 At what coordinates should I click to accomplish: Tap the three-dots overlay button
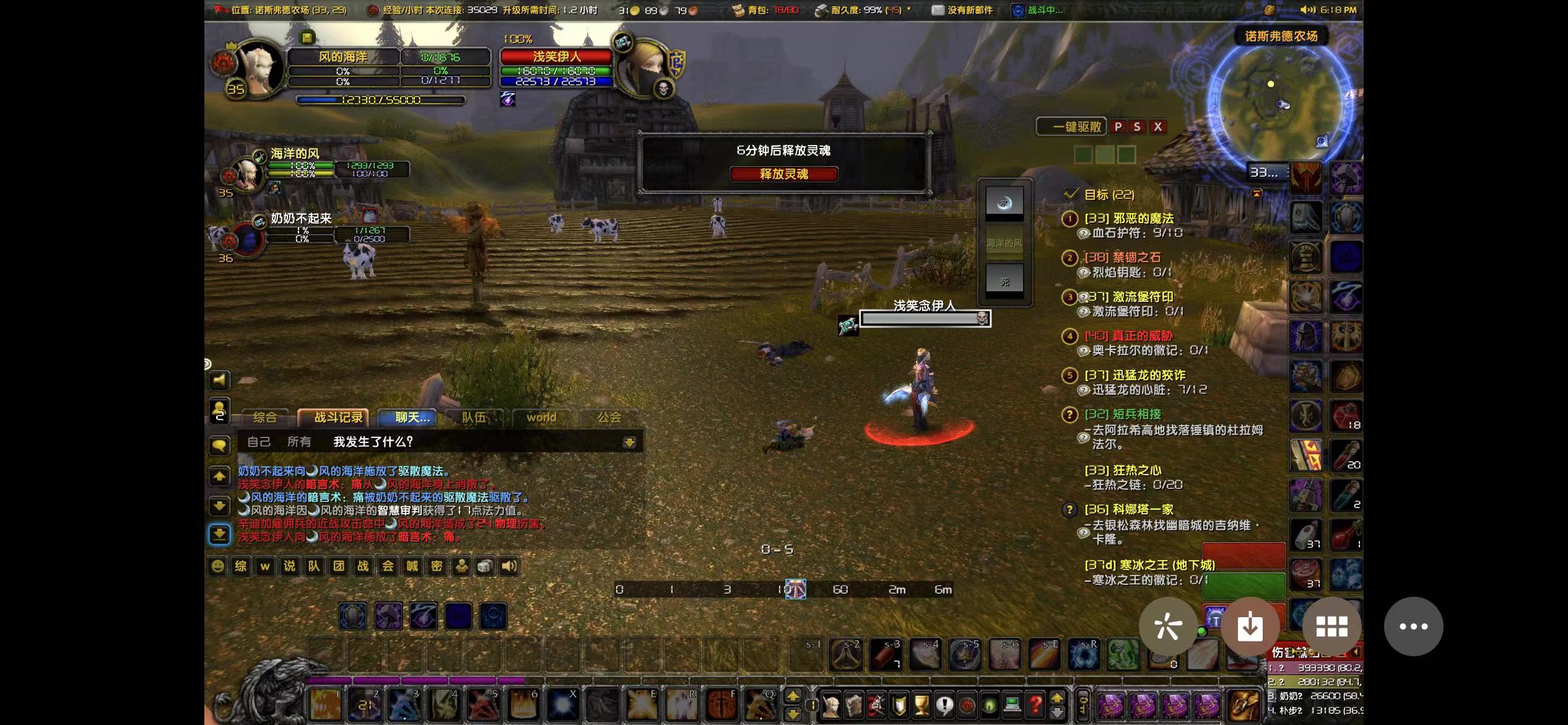(1413, 626)
